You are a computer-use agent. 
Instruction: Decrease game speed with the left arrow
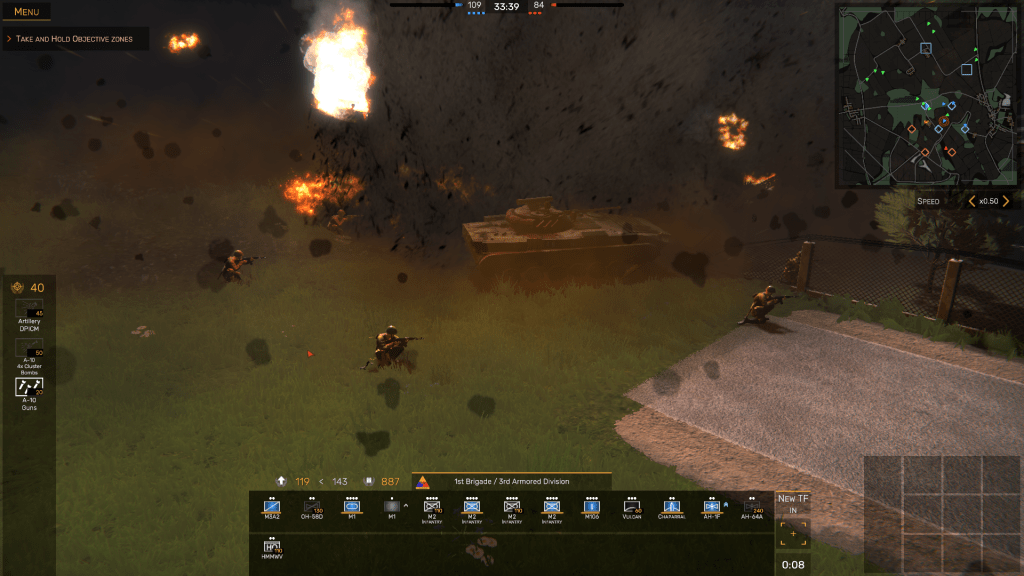coord(972,201)
